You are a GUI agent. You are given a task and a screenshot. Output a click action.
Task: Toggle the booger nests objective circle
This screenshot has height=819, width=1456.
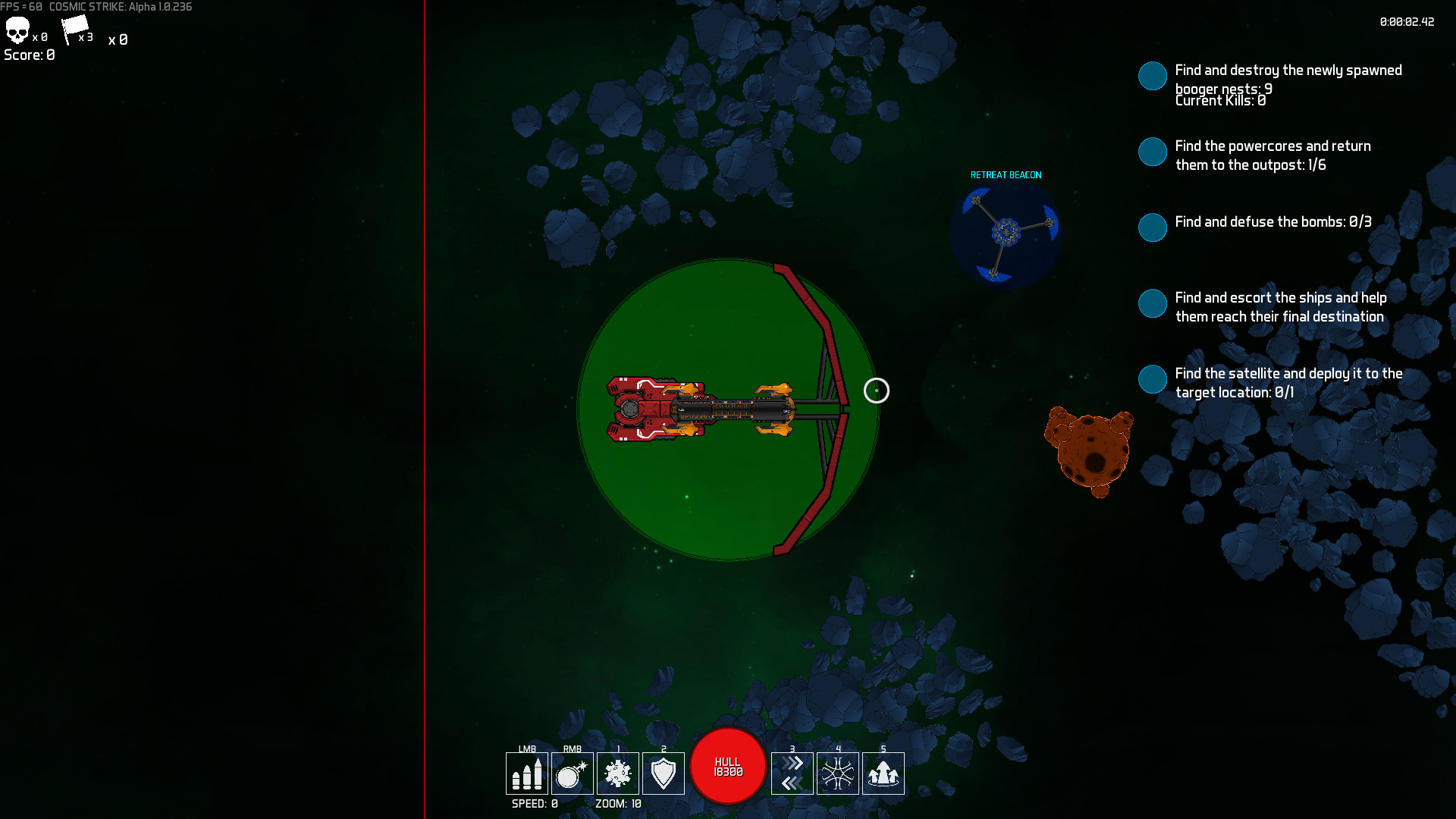point(1153,76)
